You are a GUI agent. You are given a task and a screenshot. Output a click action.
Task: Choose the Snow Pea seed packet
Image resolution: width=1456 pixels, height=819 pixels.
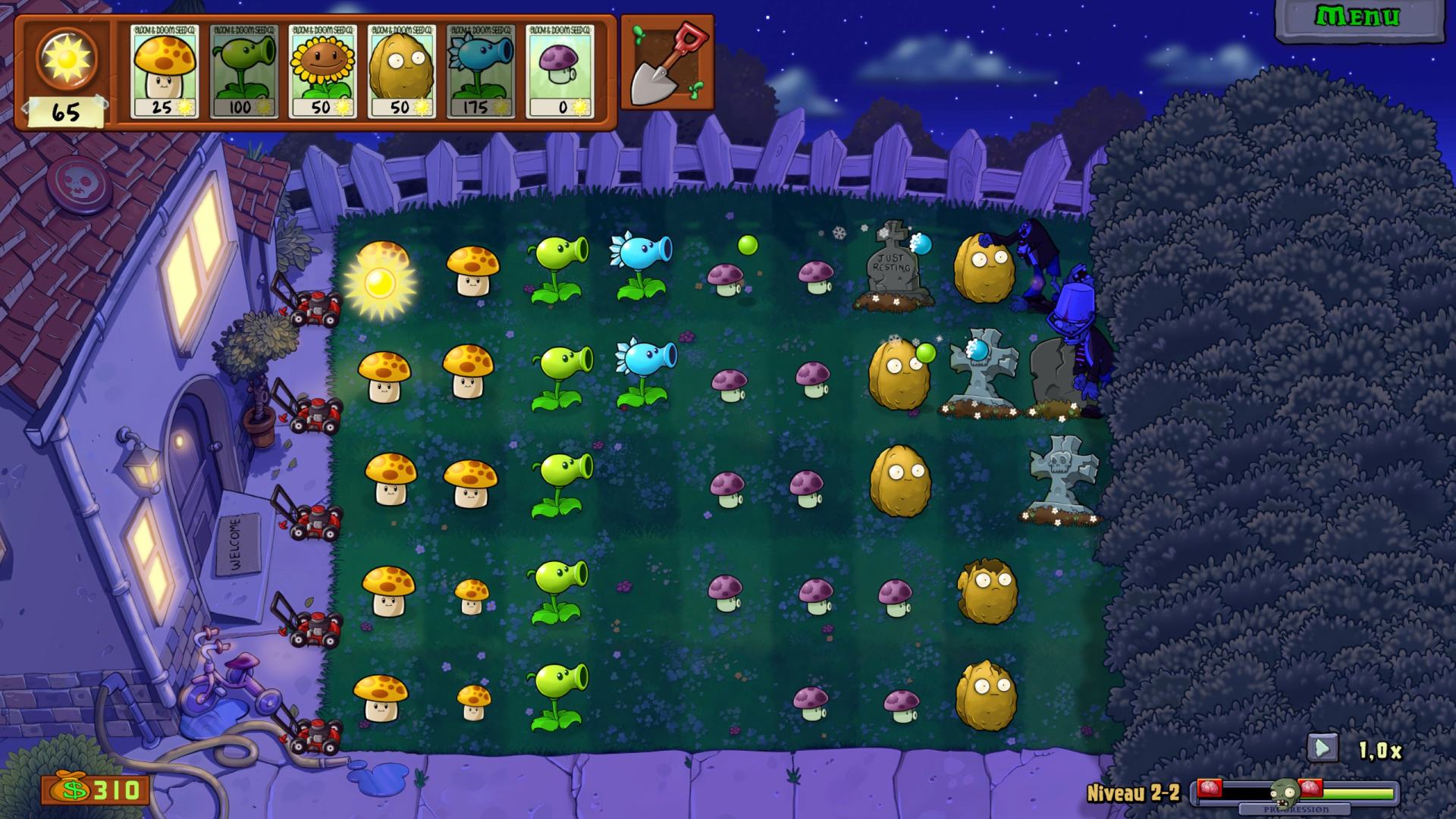481,71
